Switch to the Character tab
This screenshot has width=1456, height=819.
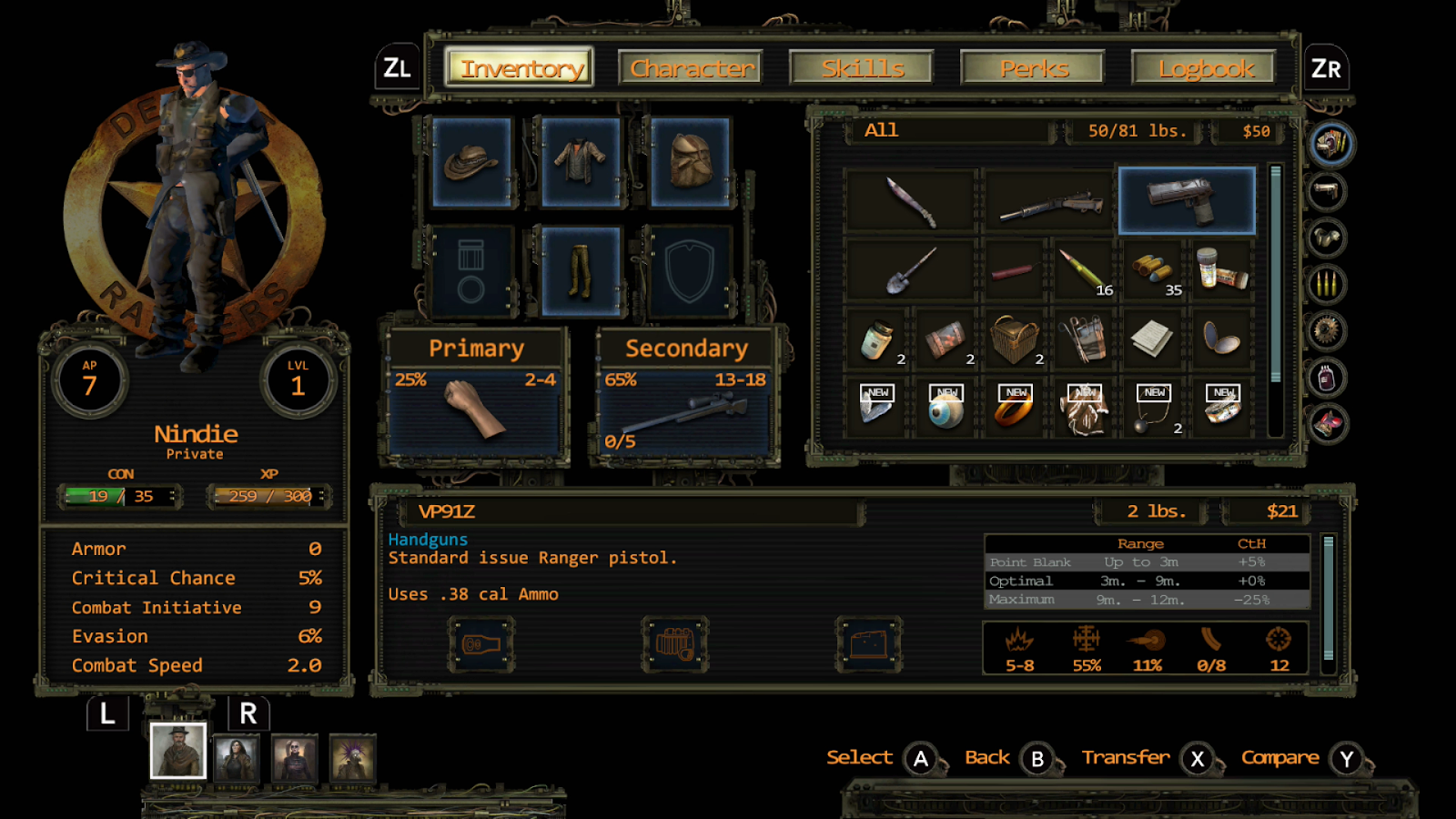[691, 68]
